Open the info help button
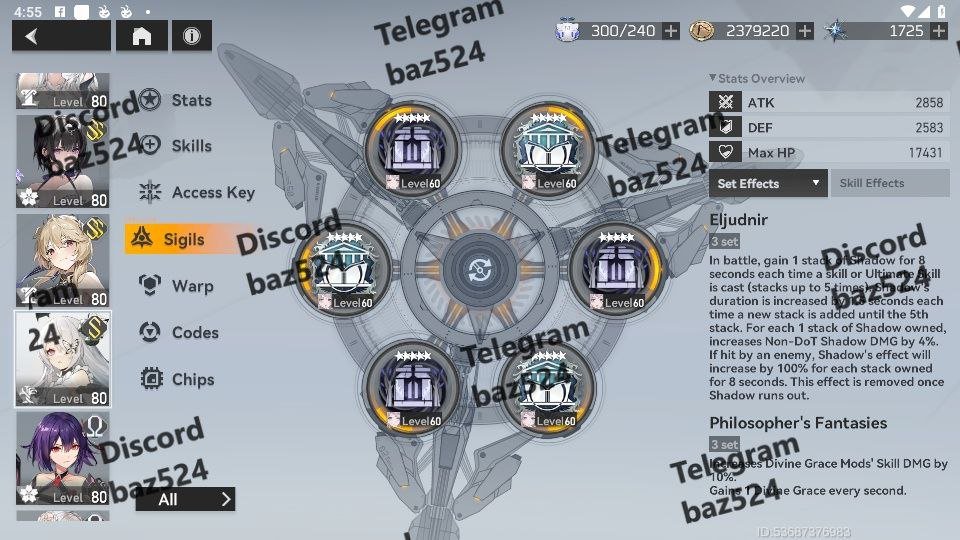 (191, 37)
